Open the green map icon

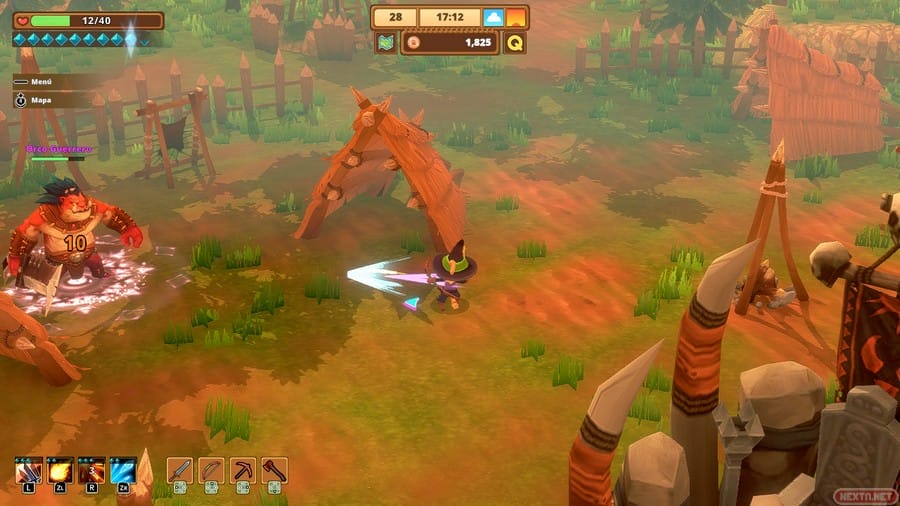pyautogui.click(x=385, y=43)
